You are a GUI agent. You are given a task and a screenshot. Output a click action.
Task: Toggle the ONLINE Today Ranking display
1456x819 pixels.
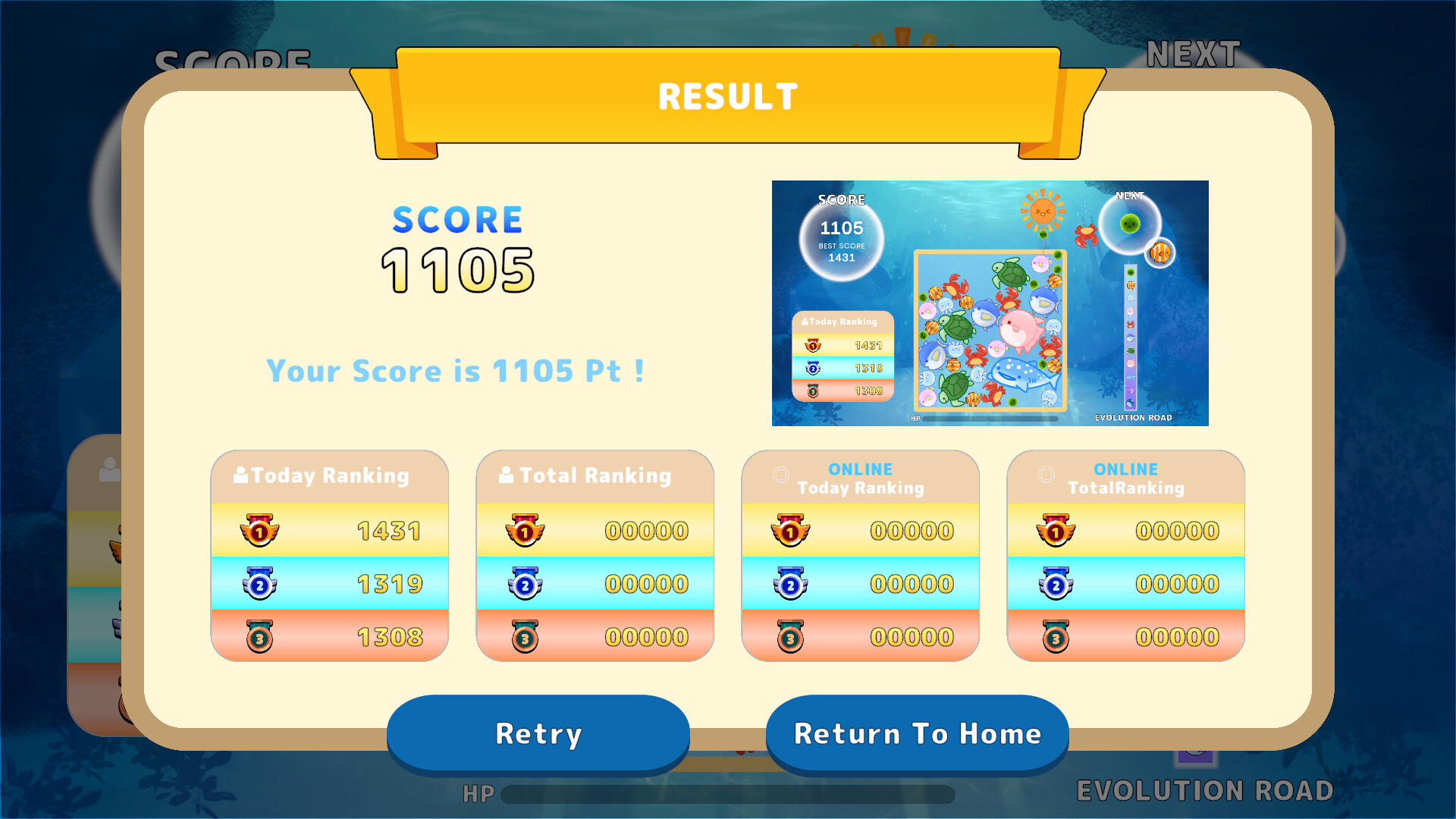click(x=861, y=479)
